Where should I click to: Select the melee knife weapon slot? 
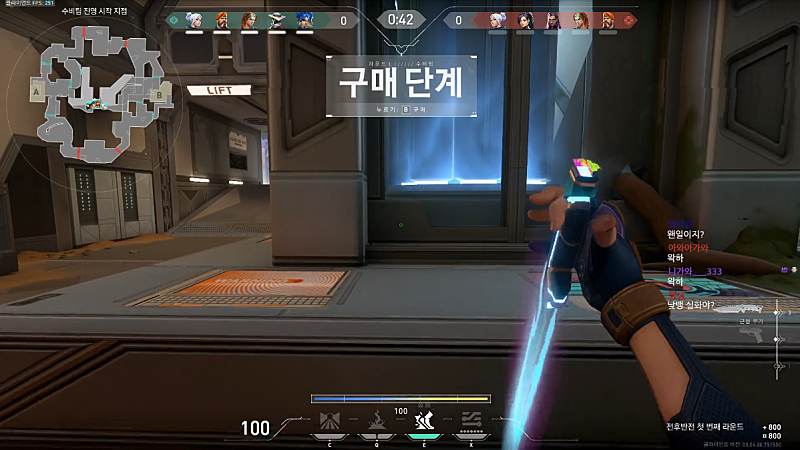(x=738, y=311)
